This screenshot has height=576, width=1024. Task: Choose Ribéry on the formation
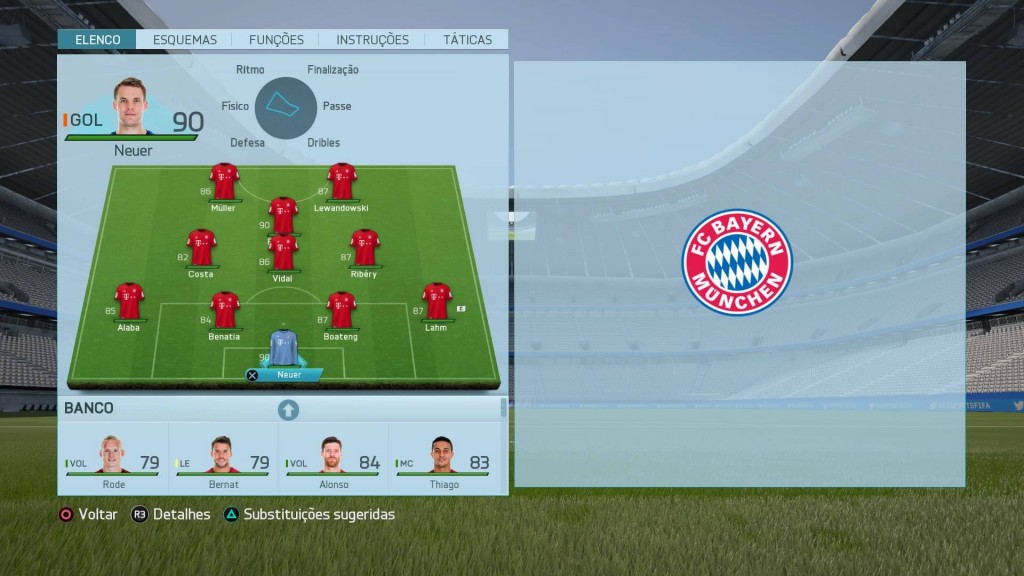coord(365,248)
